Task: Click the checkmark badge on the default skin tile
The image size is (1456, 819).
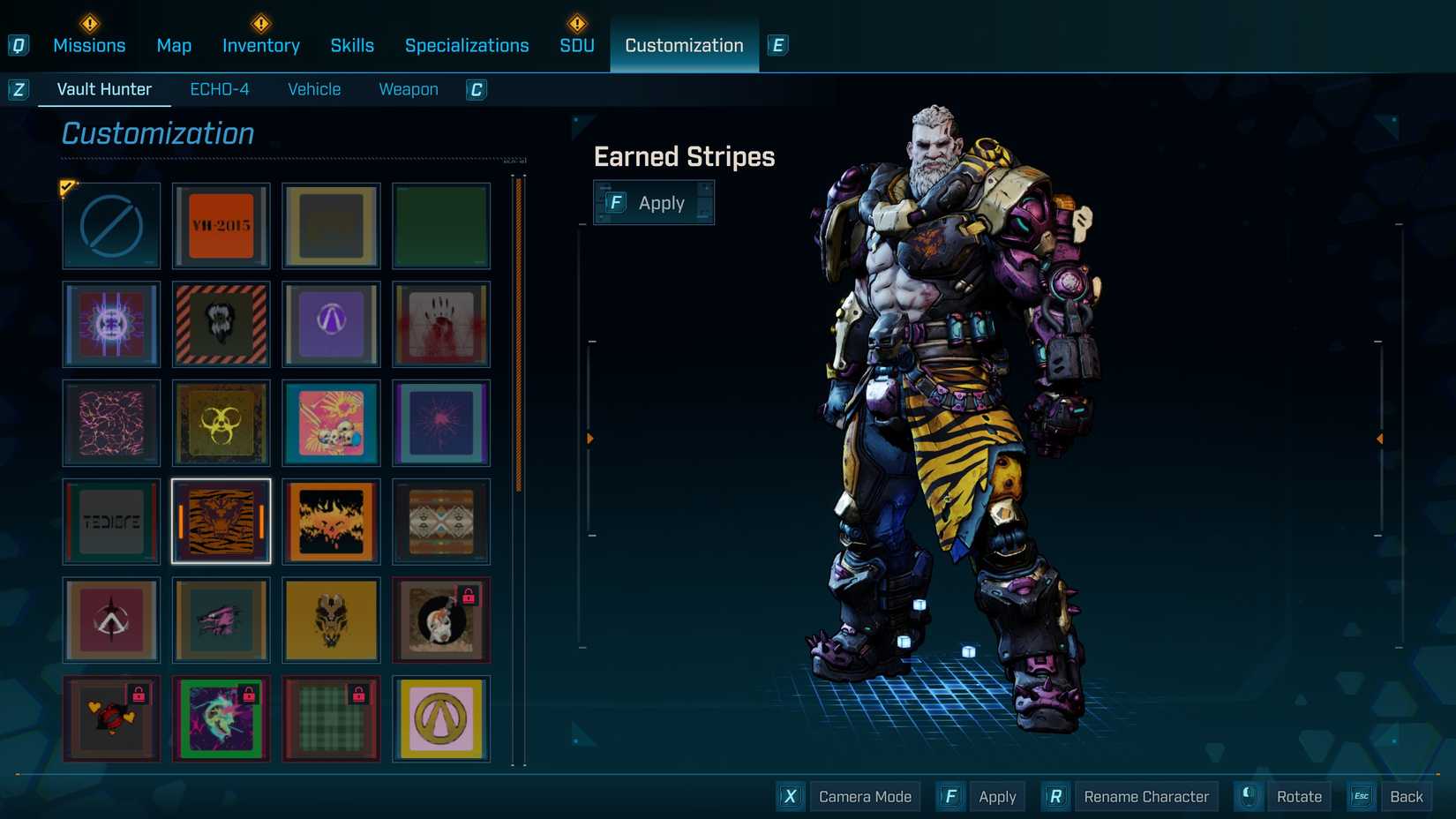Action: click(67, 187)
